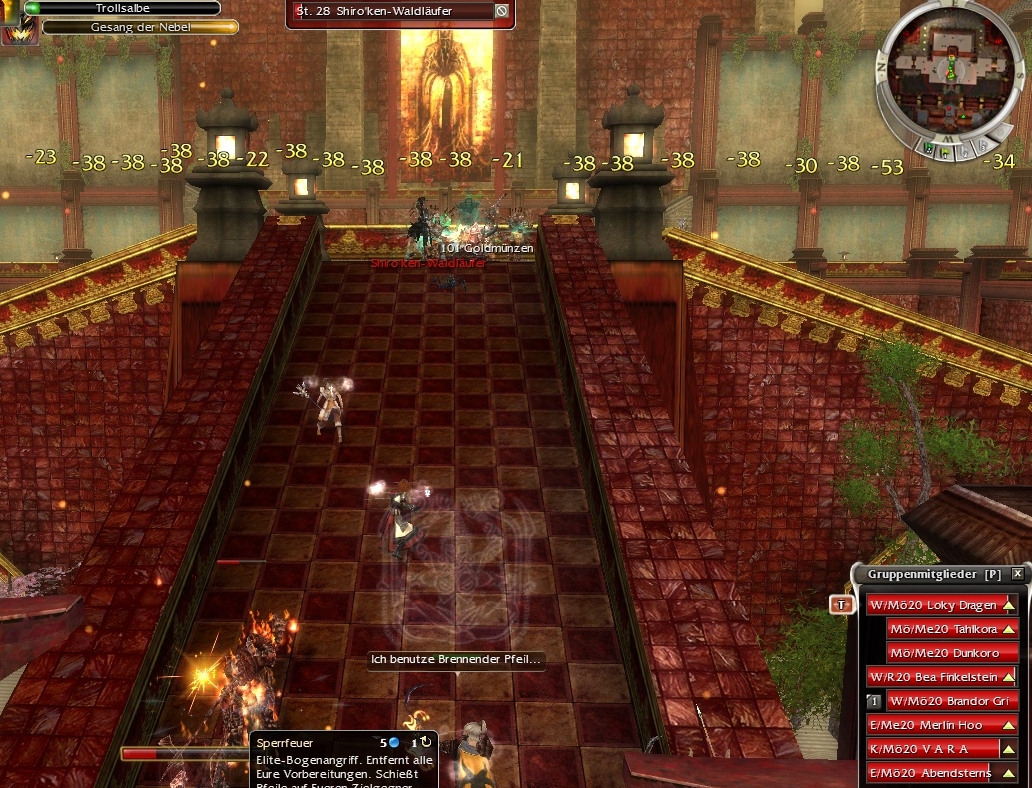Set the all-heroes flag under the compass
The height and width of the screenshot is (788, 1032).
(930, 150)
